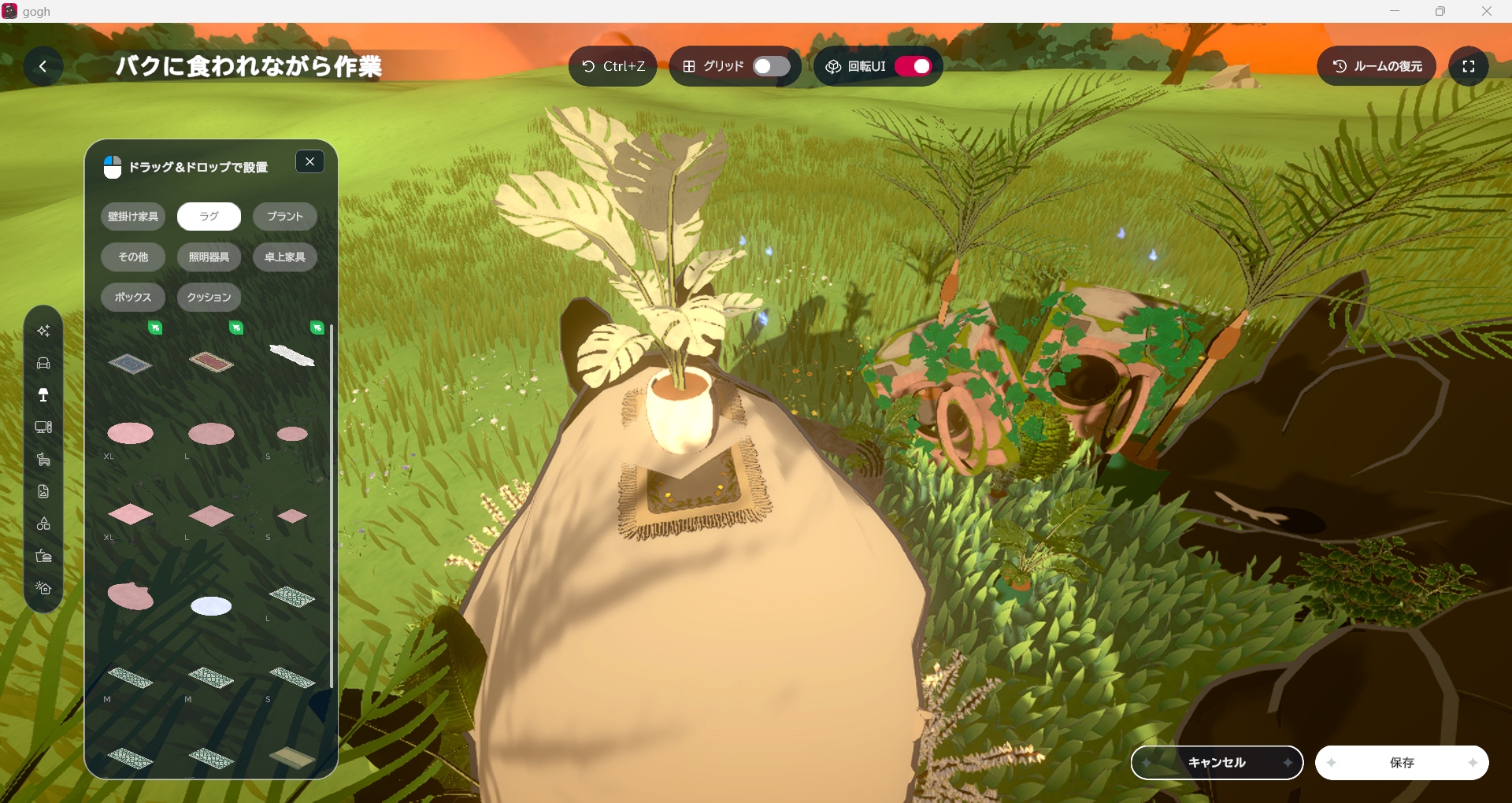The image size is (1512, 803).
Task: Click the キャンセル button
Action: click(1217, 762)
